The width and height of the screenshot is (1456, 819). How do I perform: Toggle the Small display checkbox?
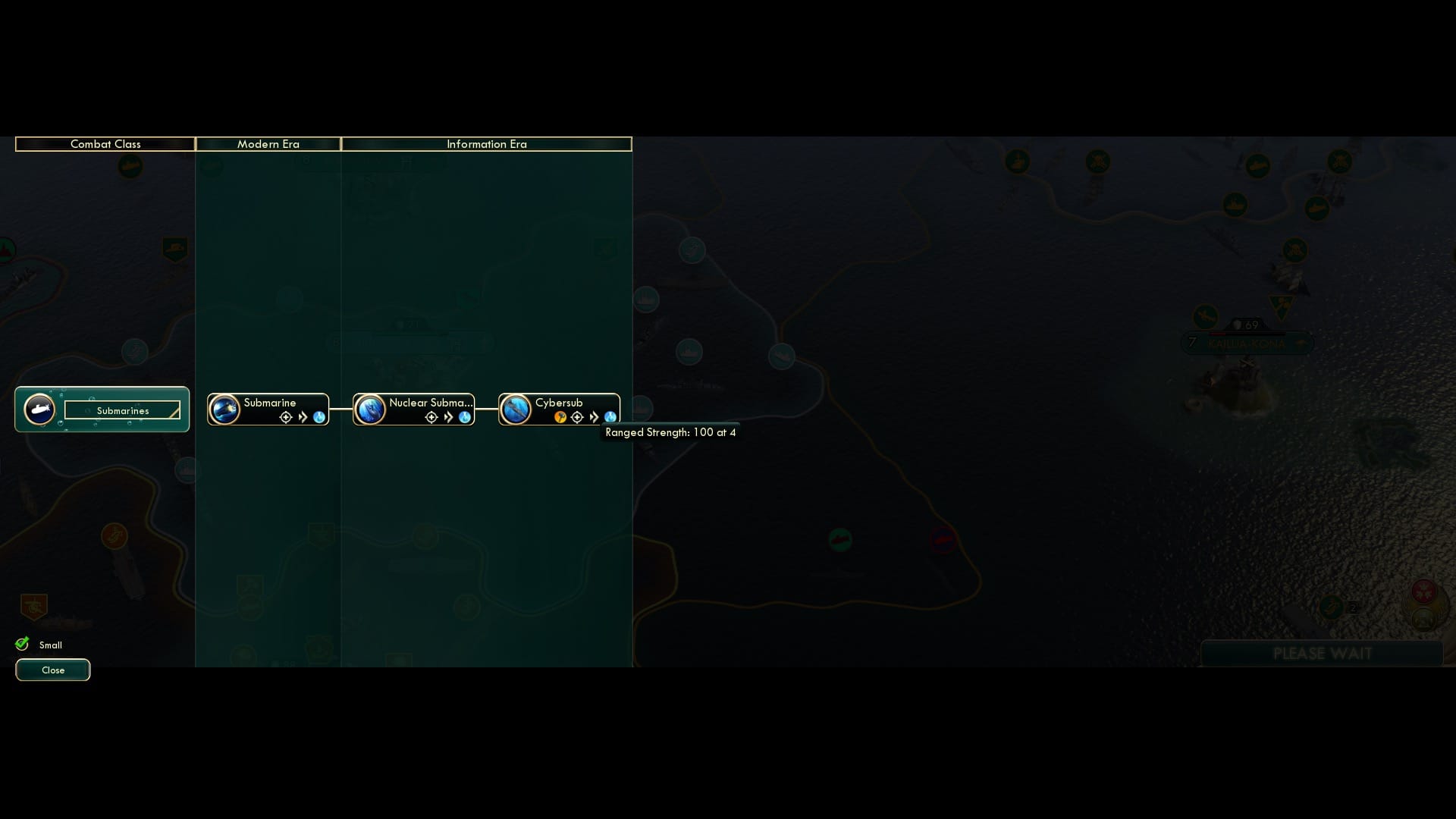pyautogui.click(x=22, y=643)
